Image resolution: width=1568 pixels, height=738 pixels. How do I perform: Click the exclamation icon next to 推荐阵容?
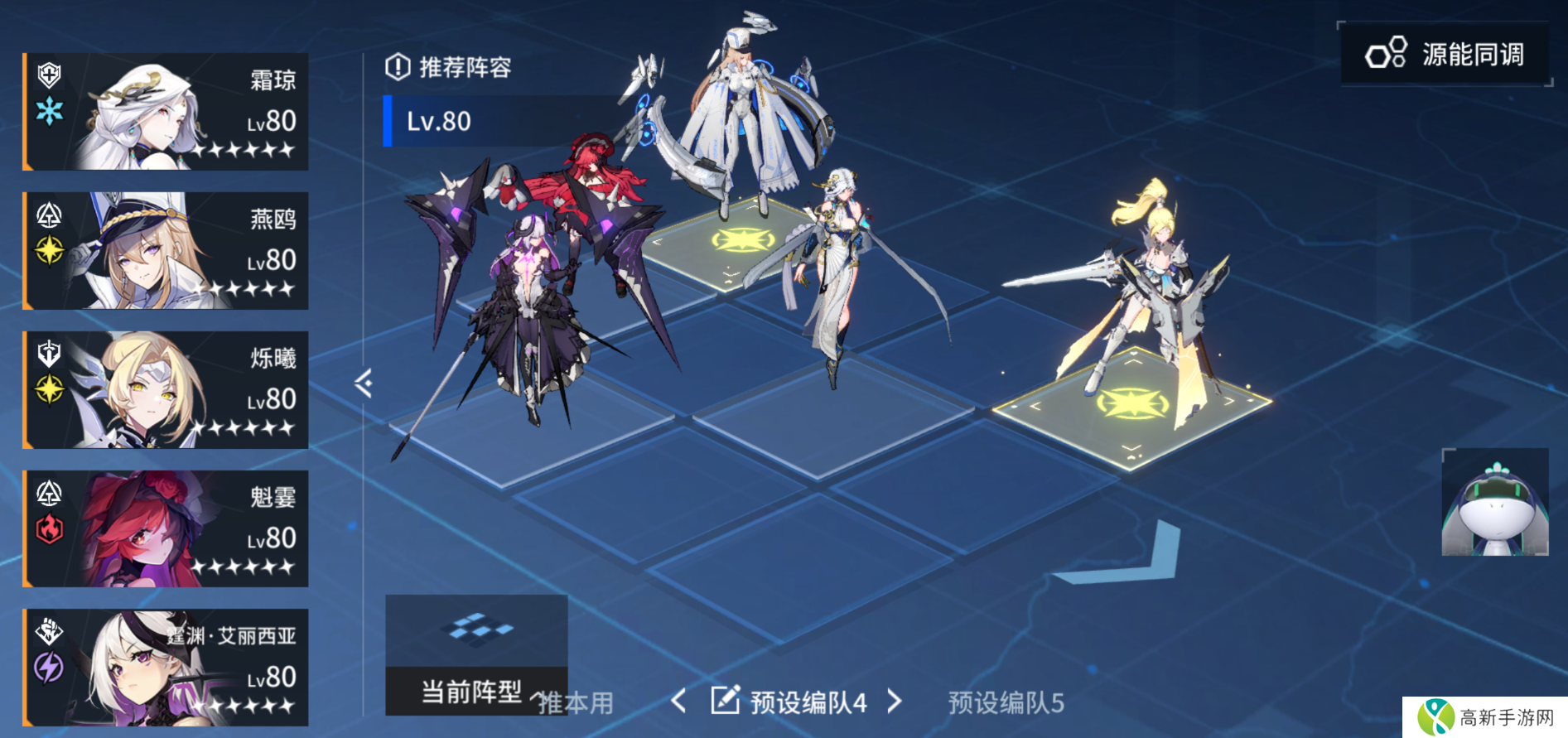click(x=400, y=68)
